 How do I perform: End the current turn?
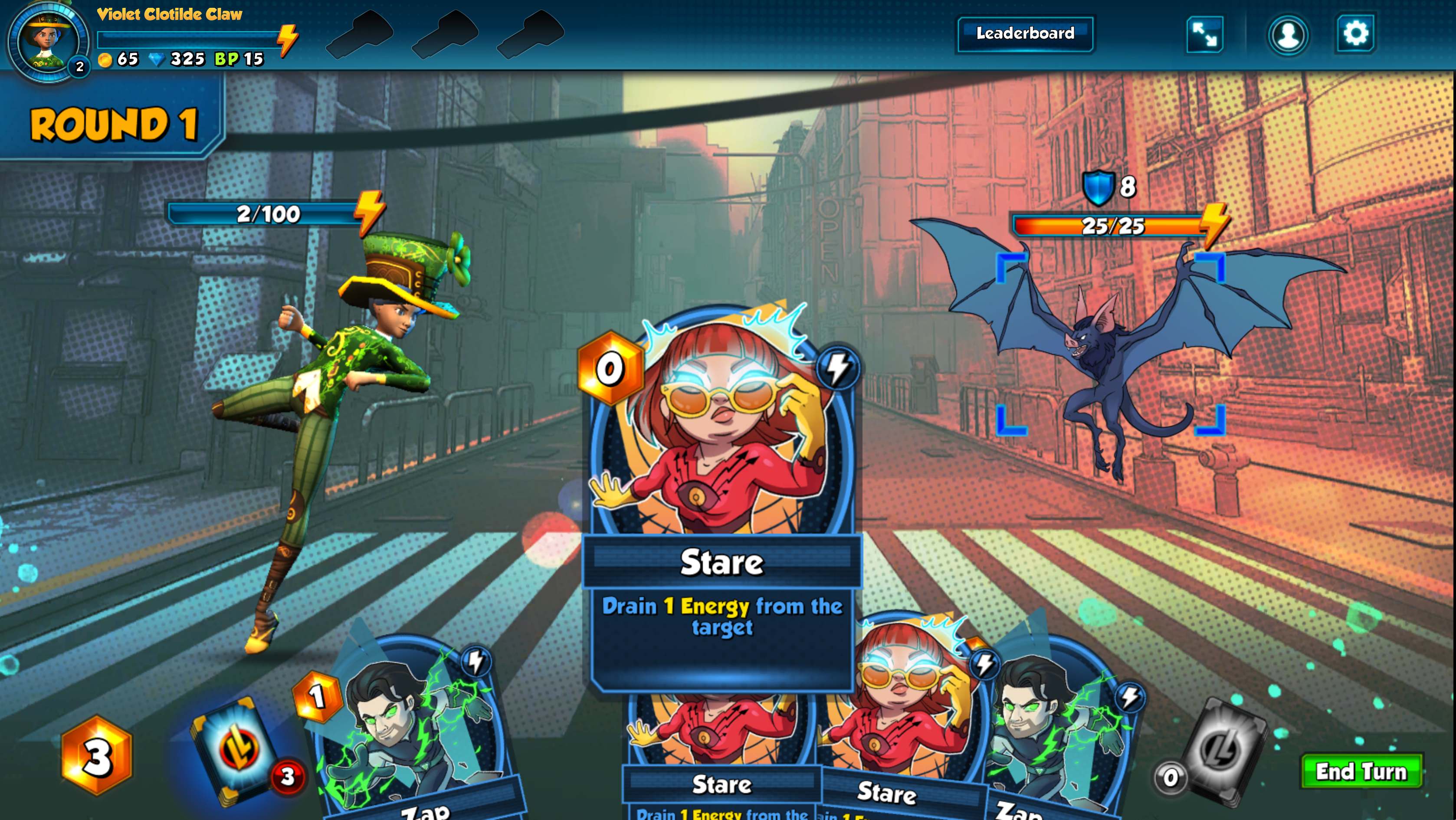[x=1361, y=771]
